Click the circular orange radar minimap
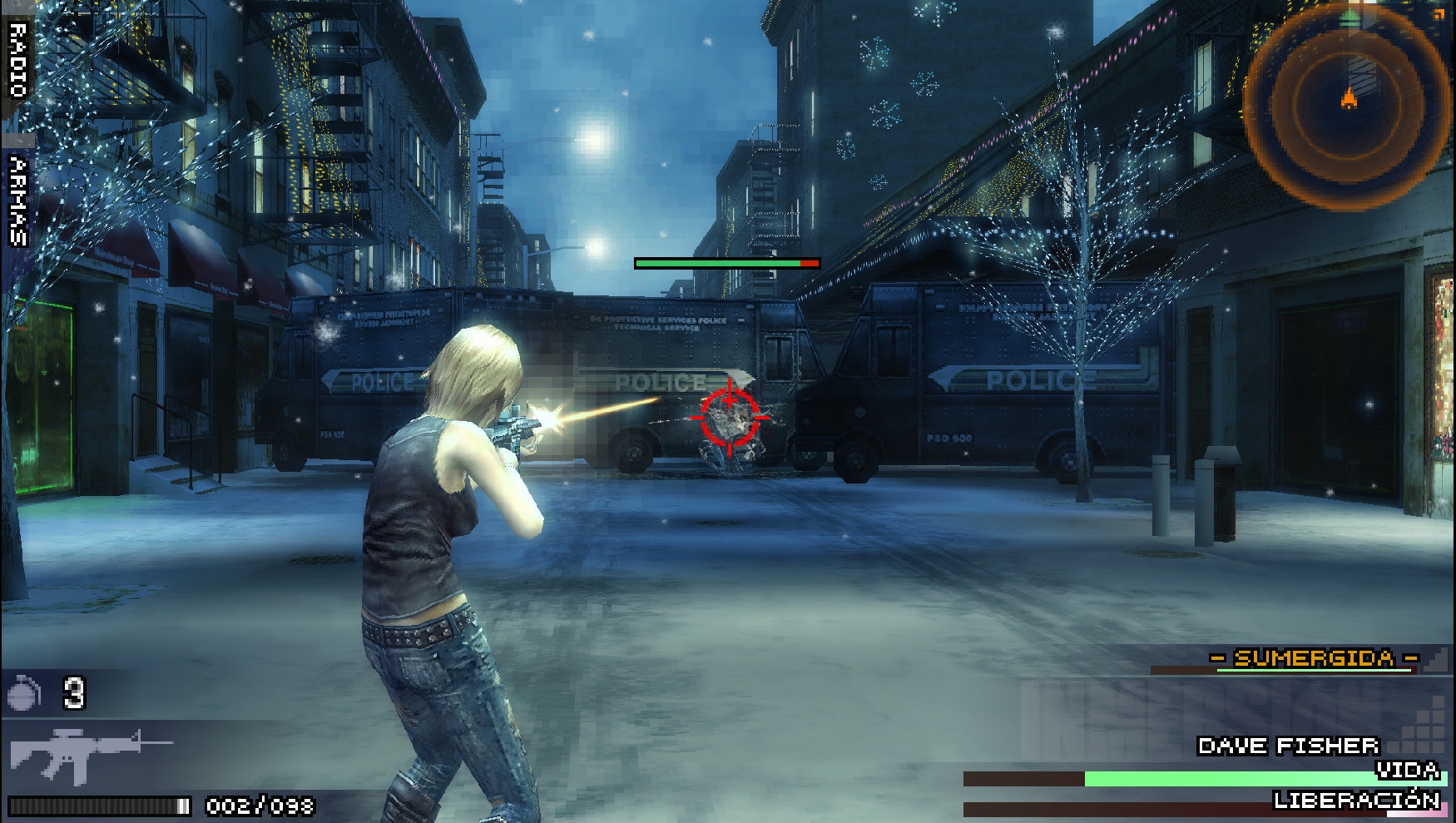 pyautogui.click(x=1346, y=106)
